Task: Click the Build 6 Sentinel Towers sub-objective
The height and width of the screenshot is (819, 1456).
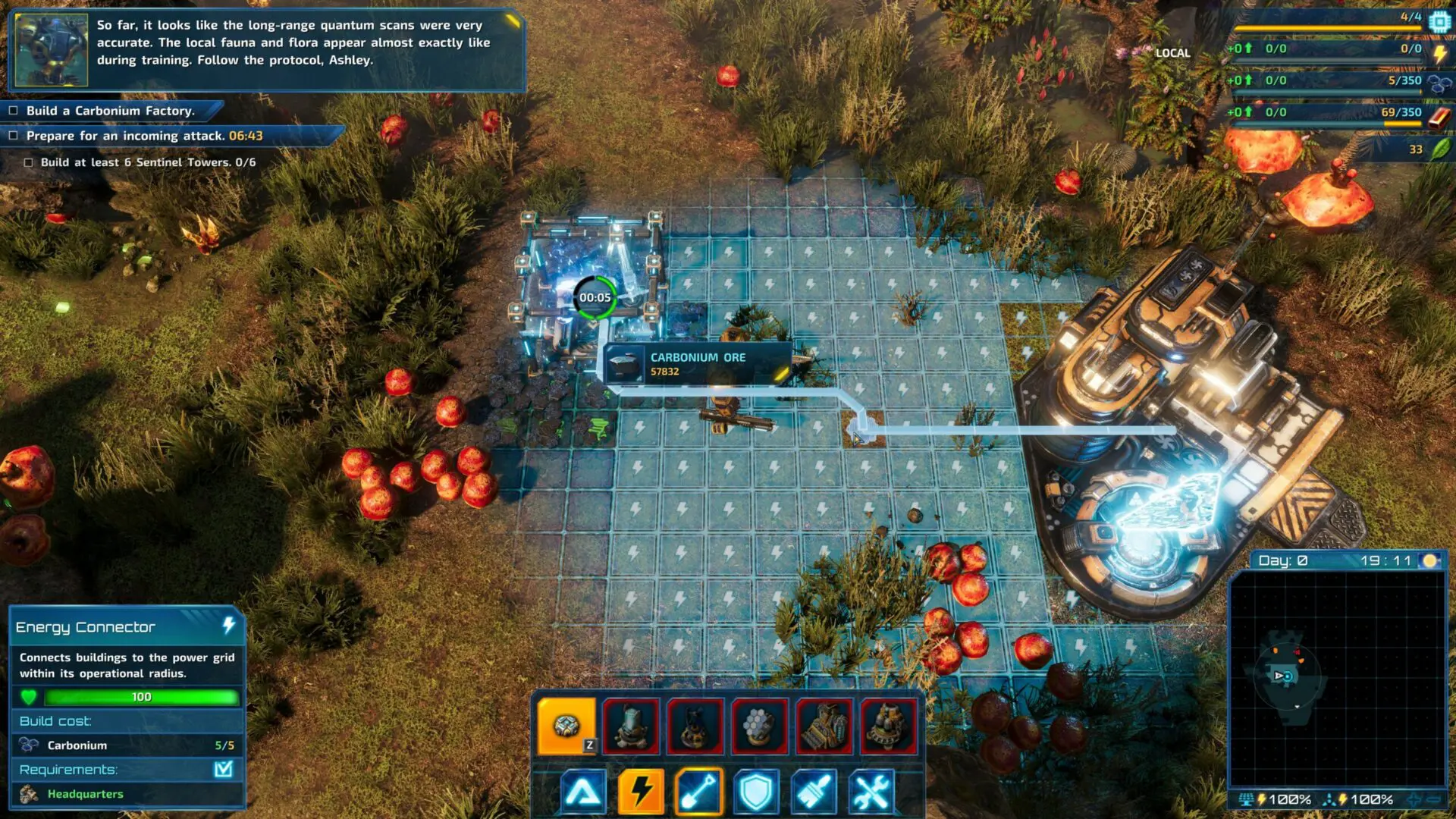Action: [x=148, y=162]
